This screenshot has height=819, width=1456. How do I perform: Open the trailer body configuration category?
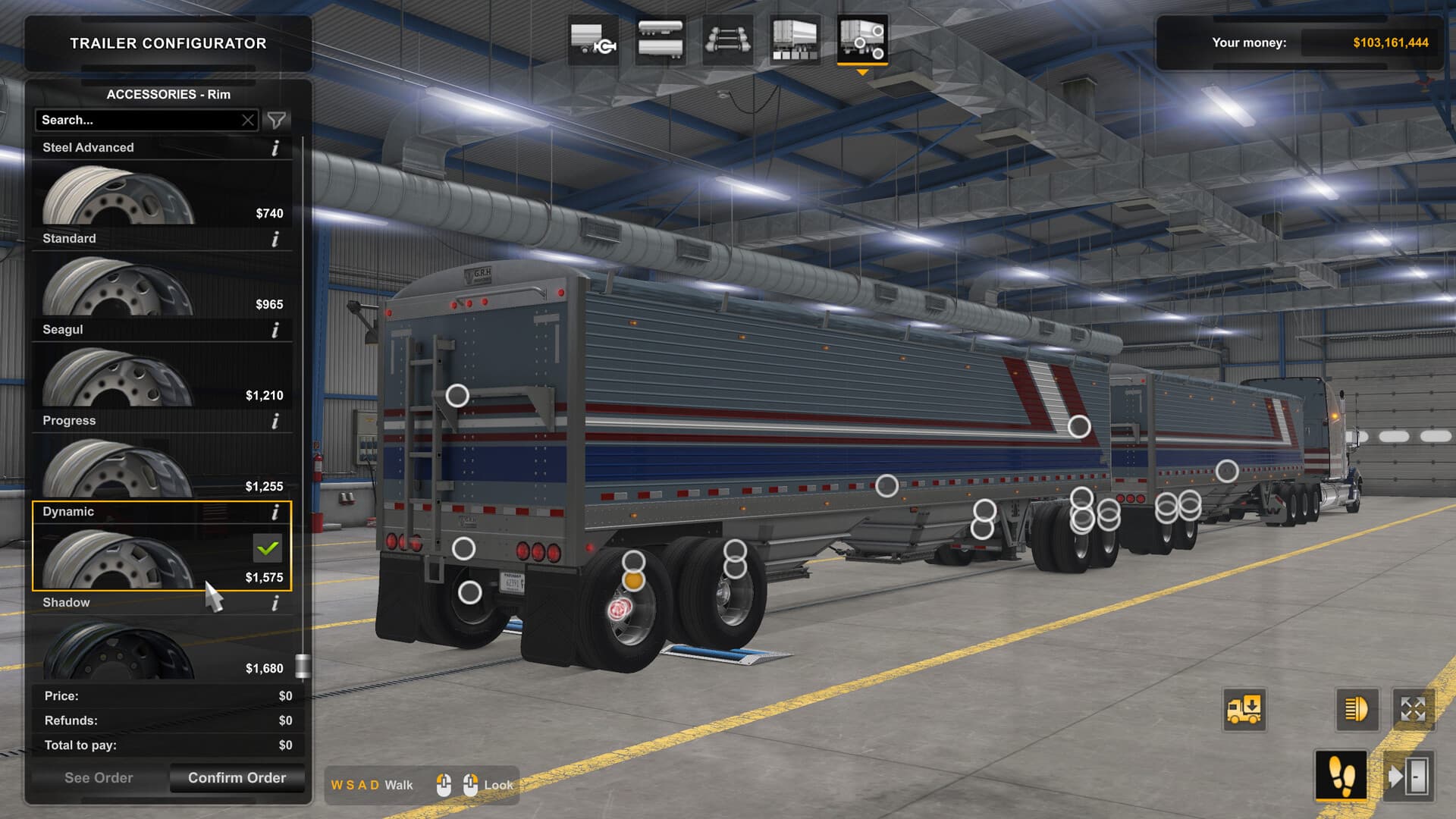(594, 42)
